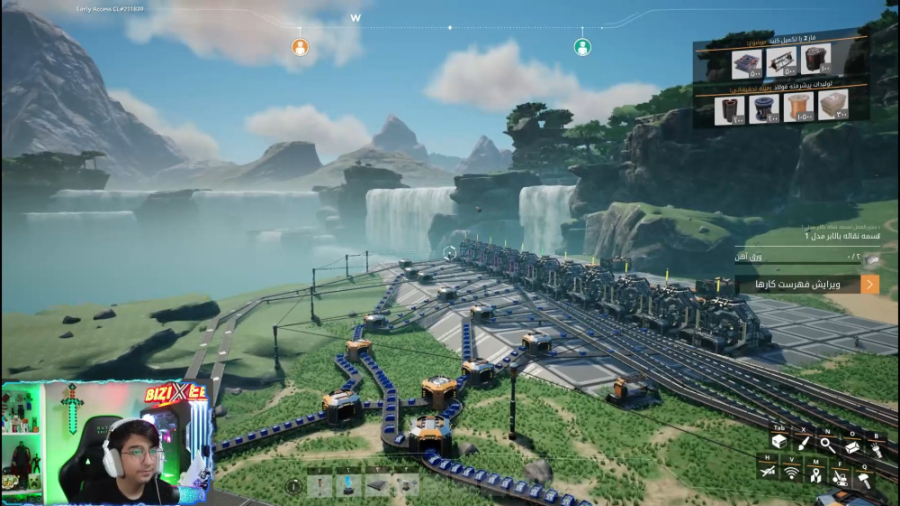Screen dimensions: 900x506
Task: Open the map marker icon
Action: coord(817,474)
